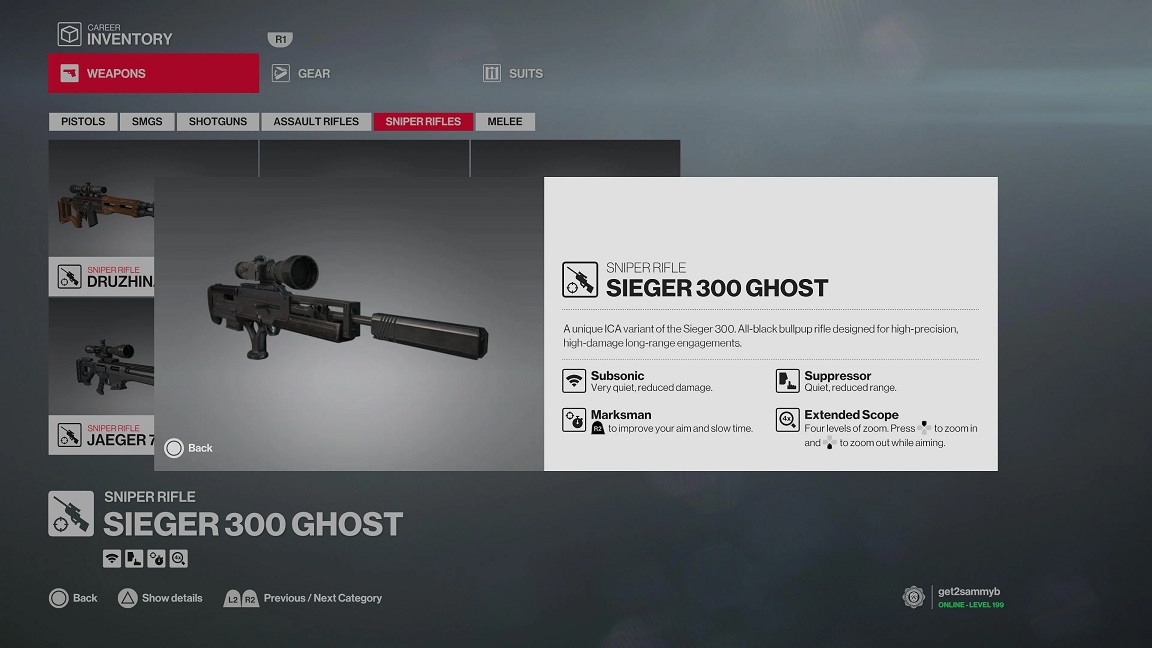View the get2sammyb player profile
Viewport: 1152px width, 648px height.
point(968,597)
